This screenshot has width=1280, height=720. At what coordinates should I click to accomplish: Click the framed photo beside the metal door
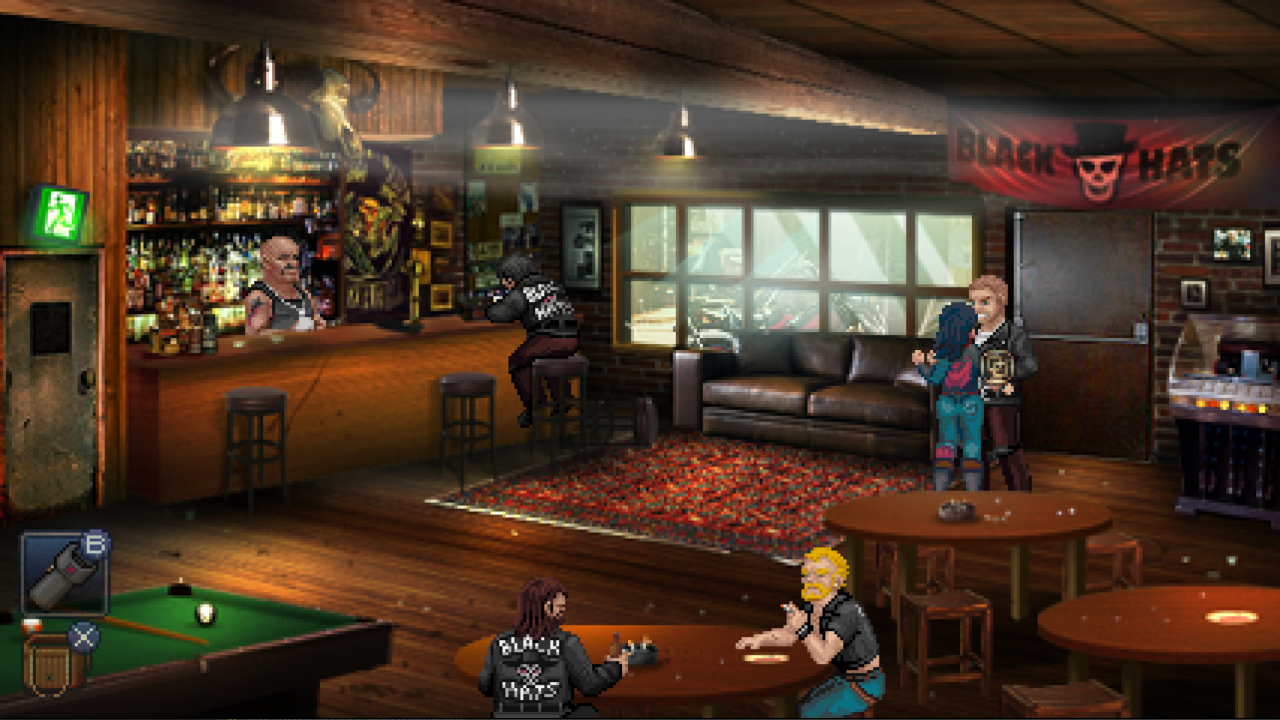[1230, 243]
